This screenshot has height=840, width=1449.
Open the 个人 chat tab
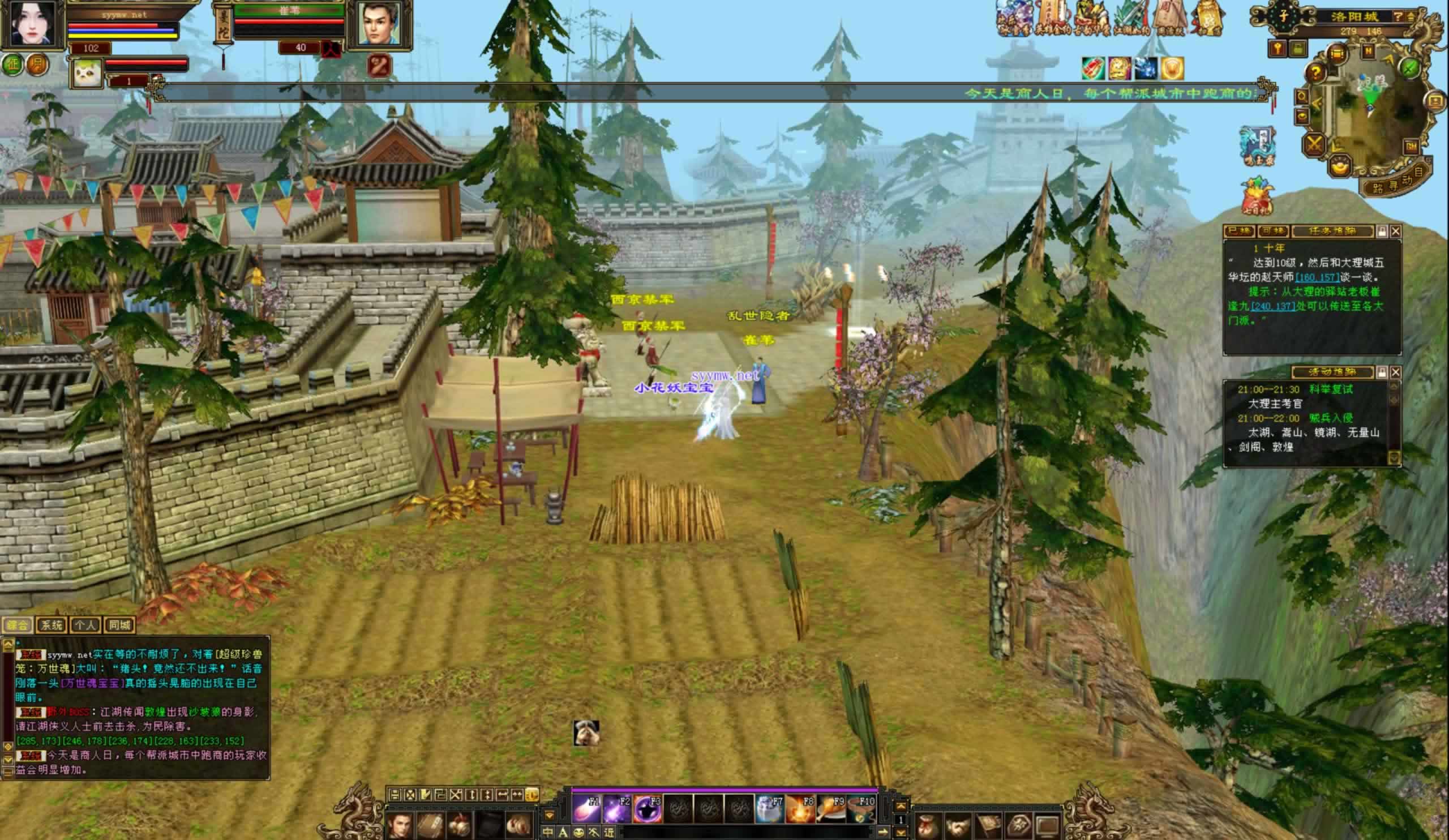click(85, 625)
